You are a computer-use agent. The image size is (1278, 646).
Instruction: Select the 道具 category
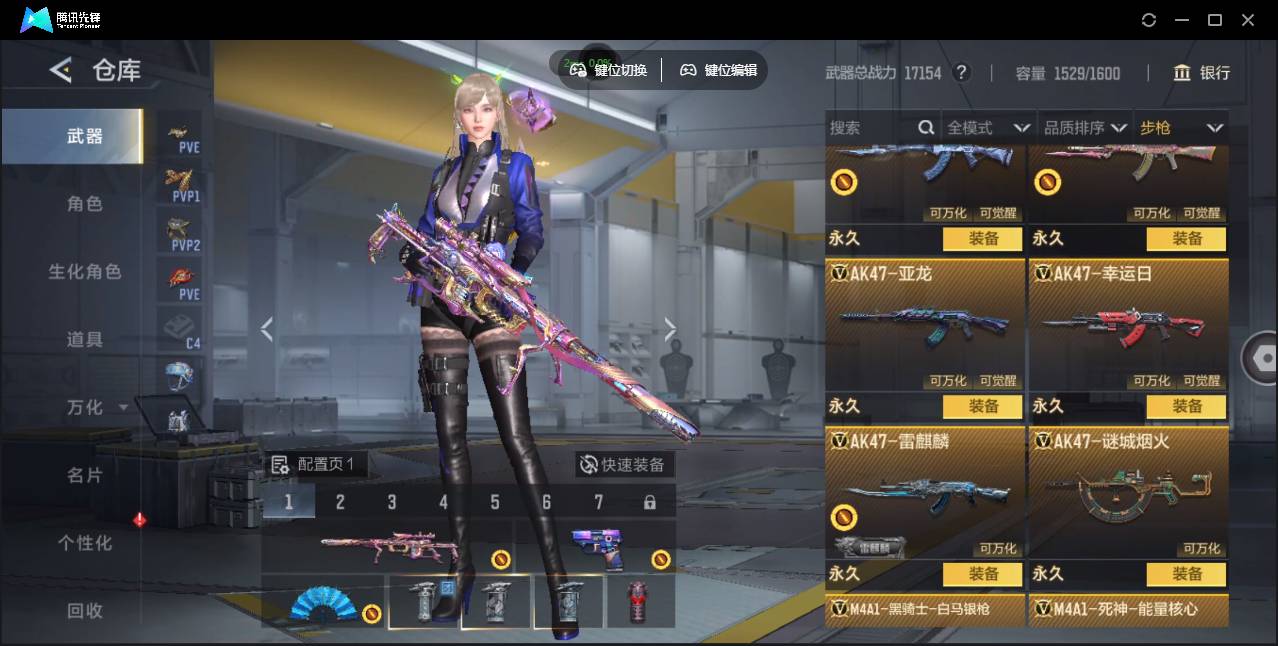(x=85, y=340)
